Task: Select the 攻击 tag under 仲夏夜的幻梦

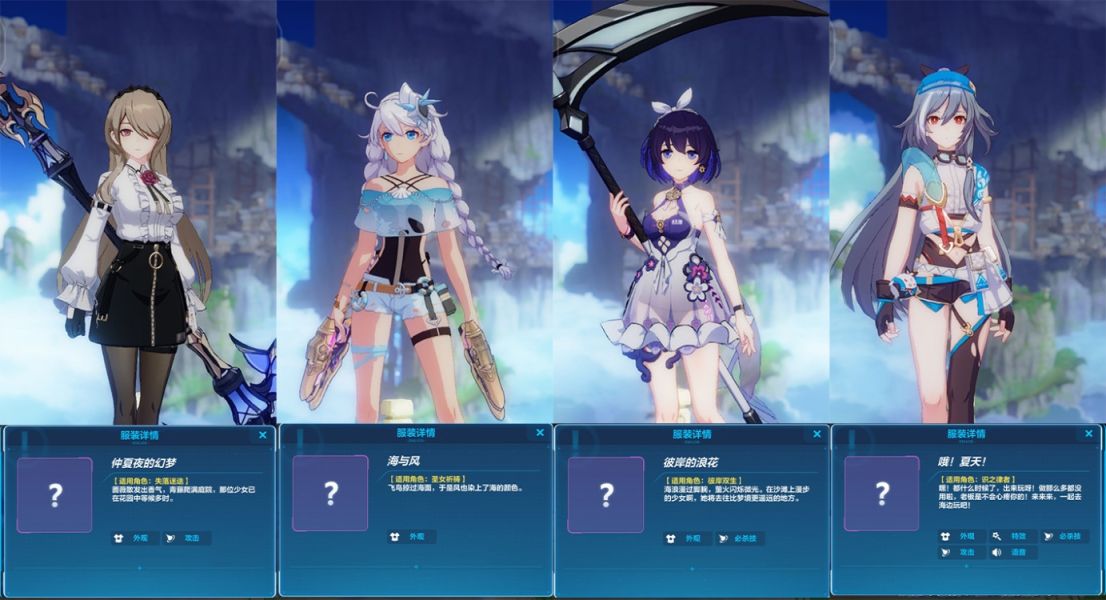Action: click(x=187, y=538)
